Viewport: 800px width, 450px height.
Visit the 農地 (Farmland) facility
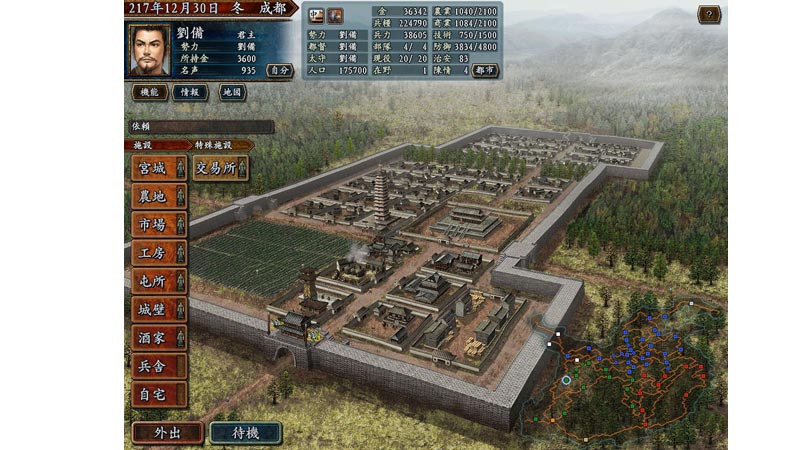[x=158, y=196]
